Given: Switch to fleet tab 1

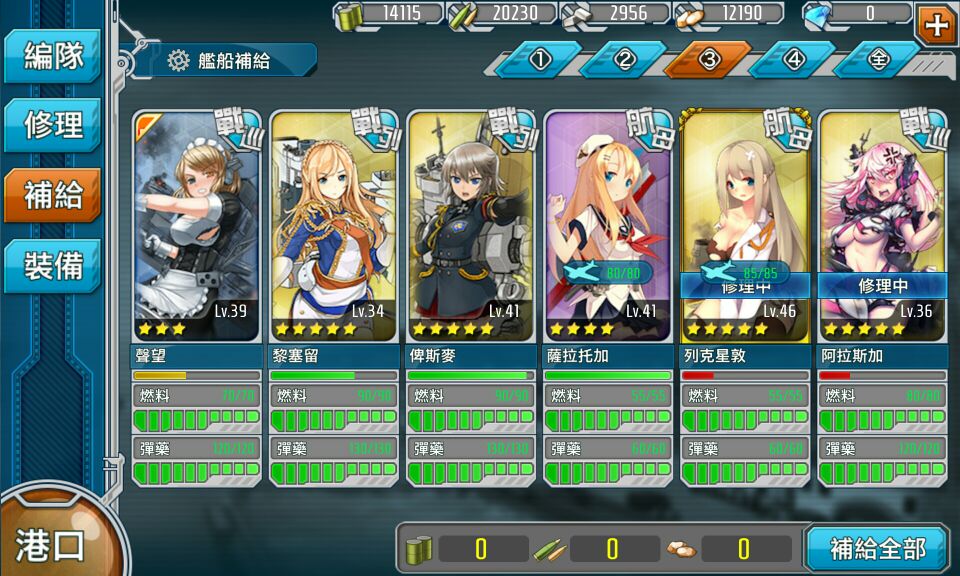Looking at the screenshot, I should [x=540, y=60].
